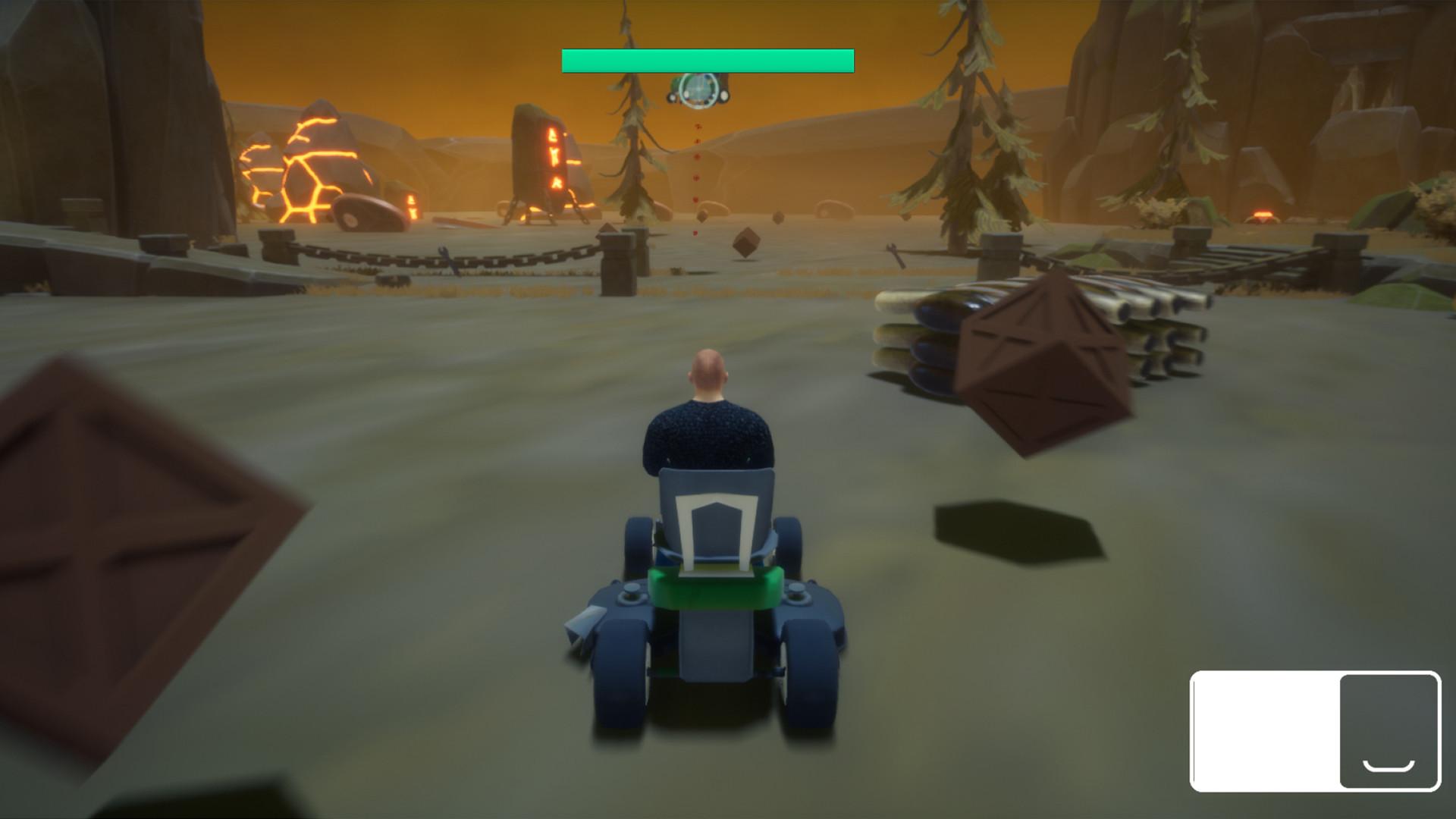Click the glowing lava boulder on the left
The width and height of the screenshot is (1456, 819).
326,167
